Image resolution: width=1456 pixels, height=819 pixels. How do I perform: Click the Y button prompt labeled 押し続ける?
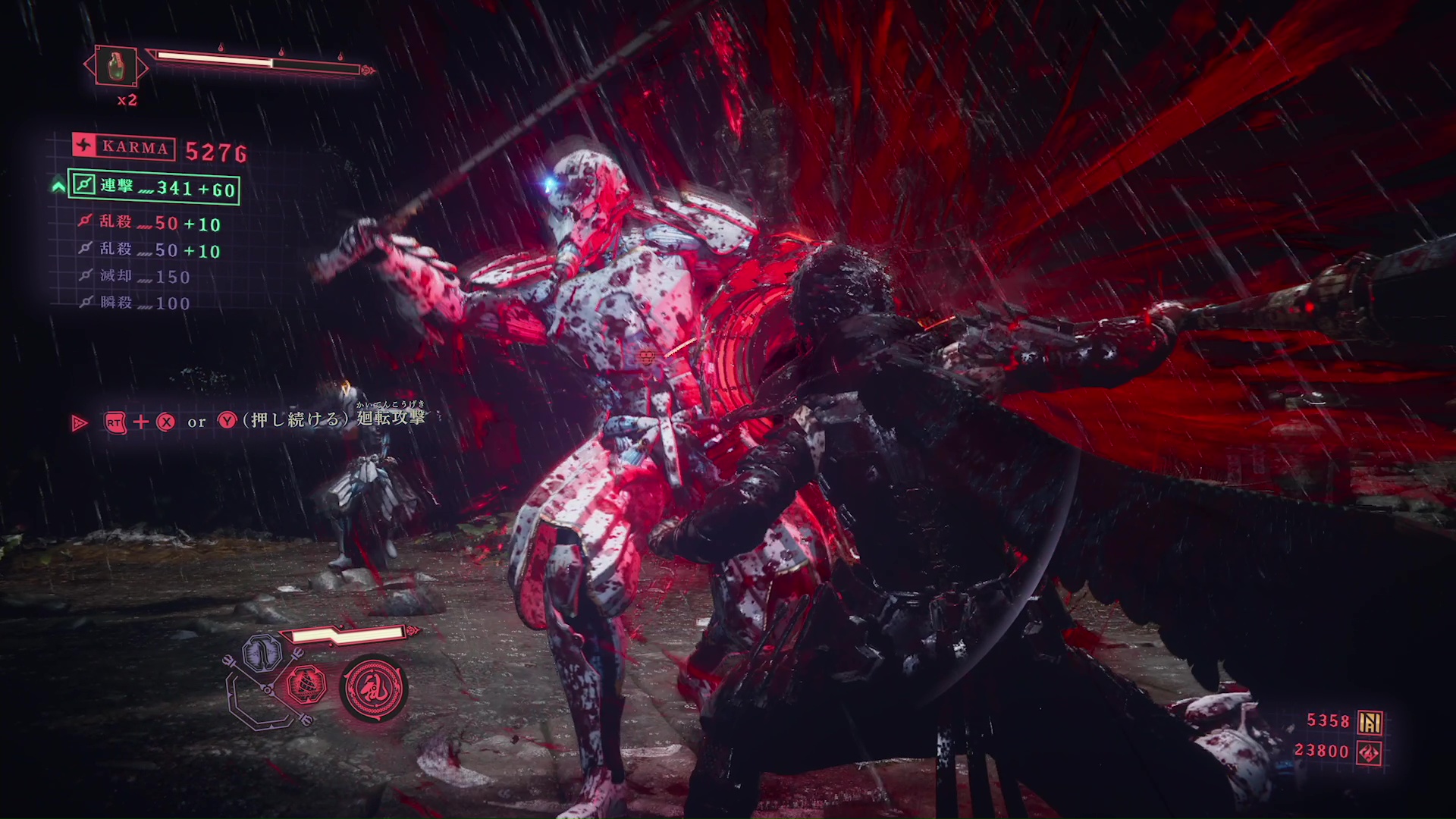227,422
